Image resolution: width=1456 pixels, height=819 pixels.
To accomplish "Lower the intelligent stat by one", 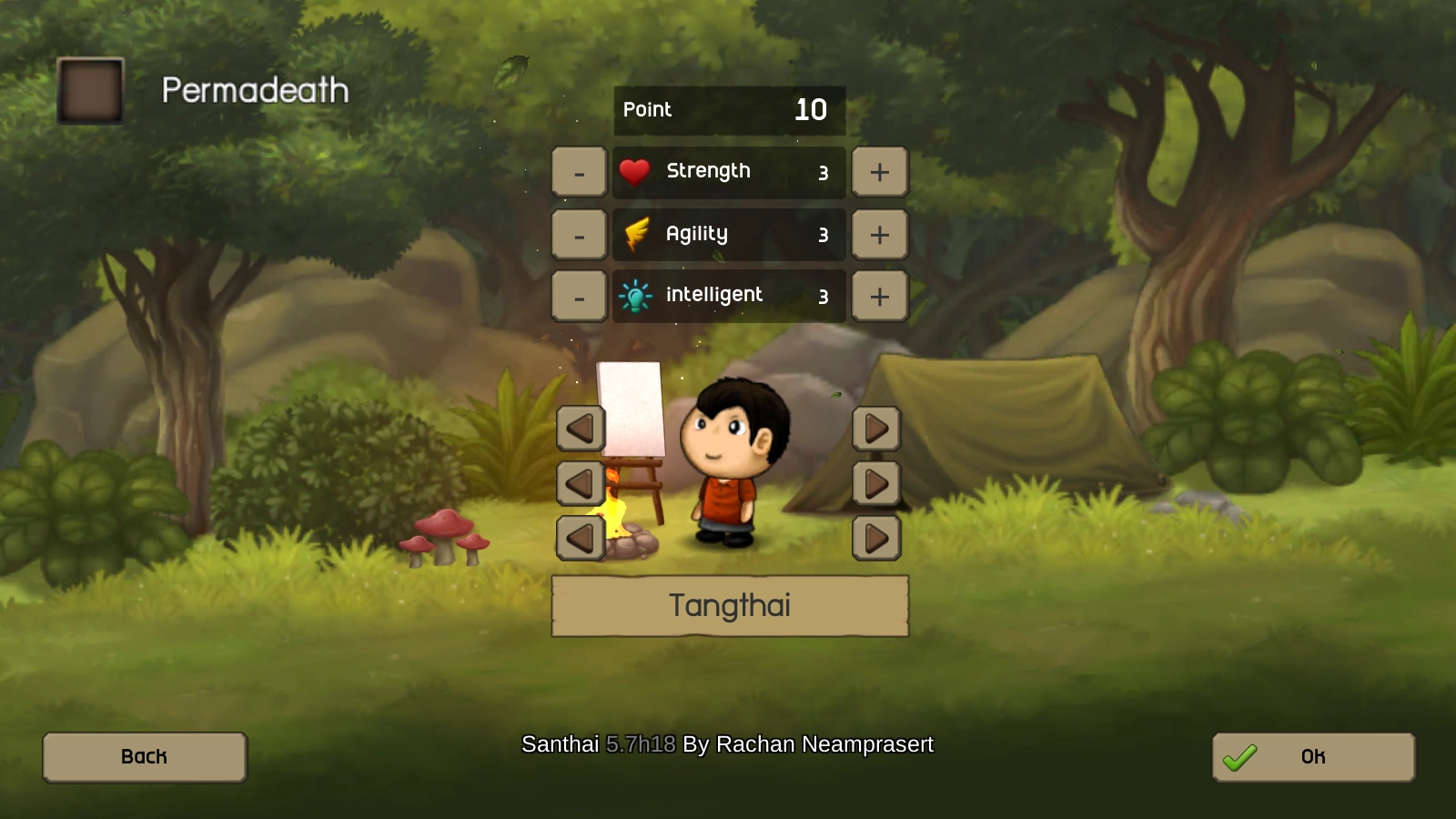I will tap(579, 297).
